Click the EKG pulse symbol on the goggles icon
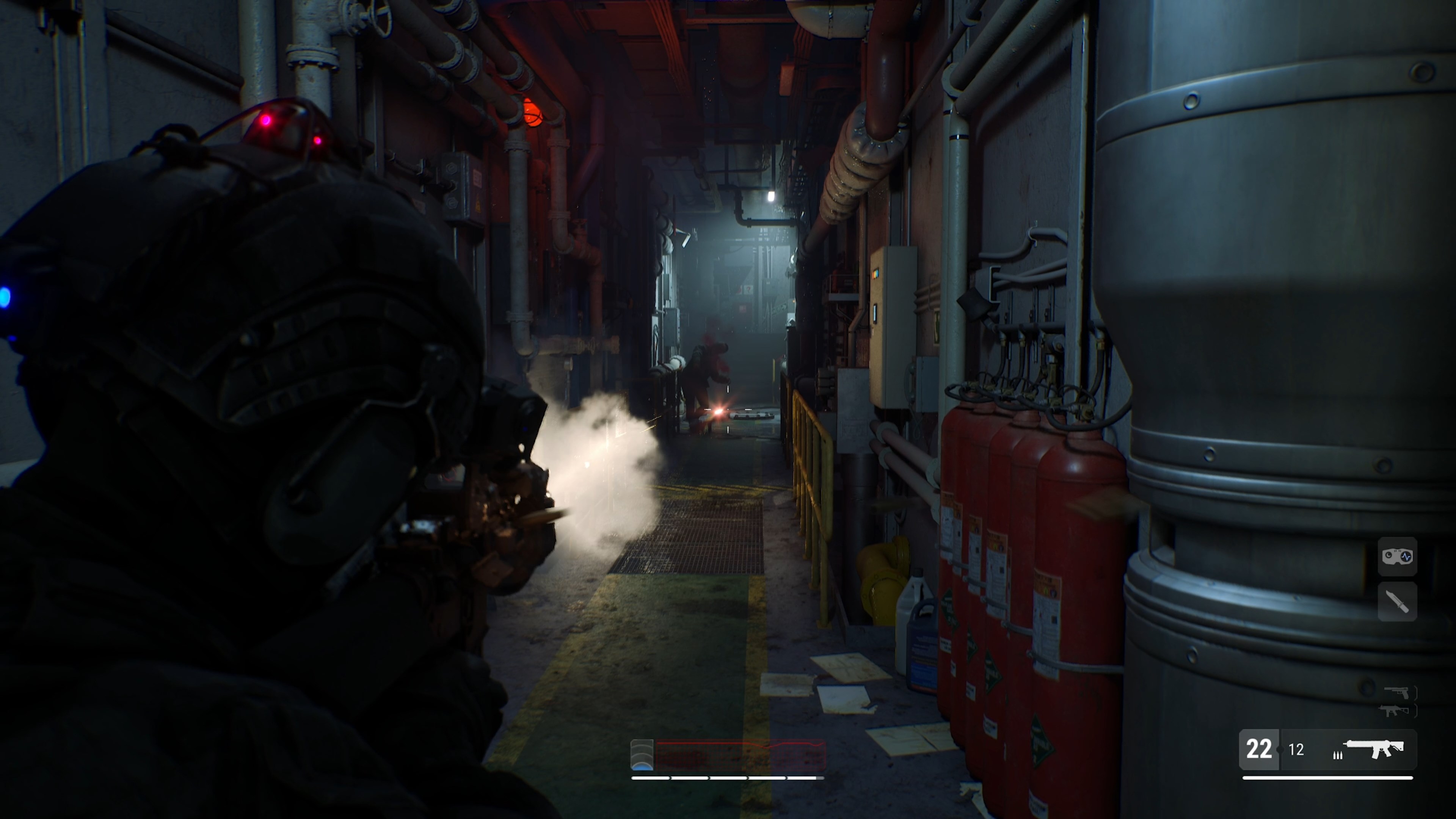This screenshot has width=1456, height=819. click(x=1406, y=556)
